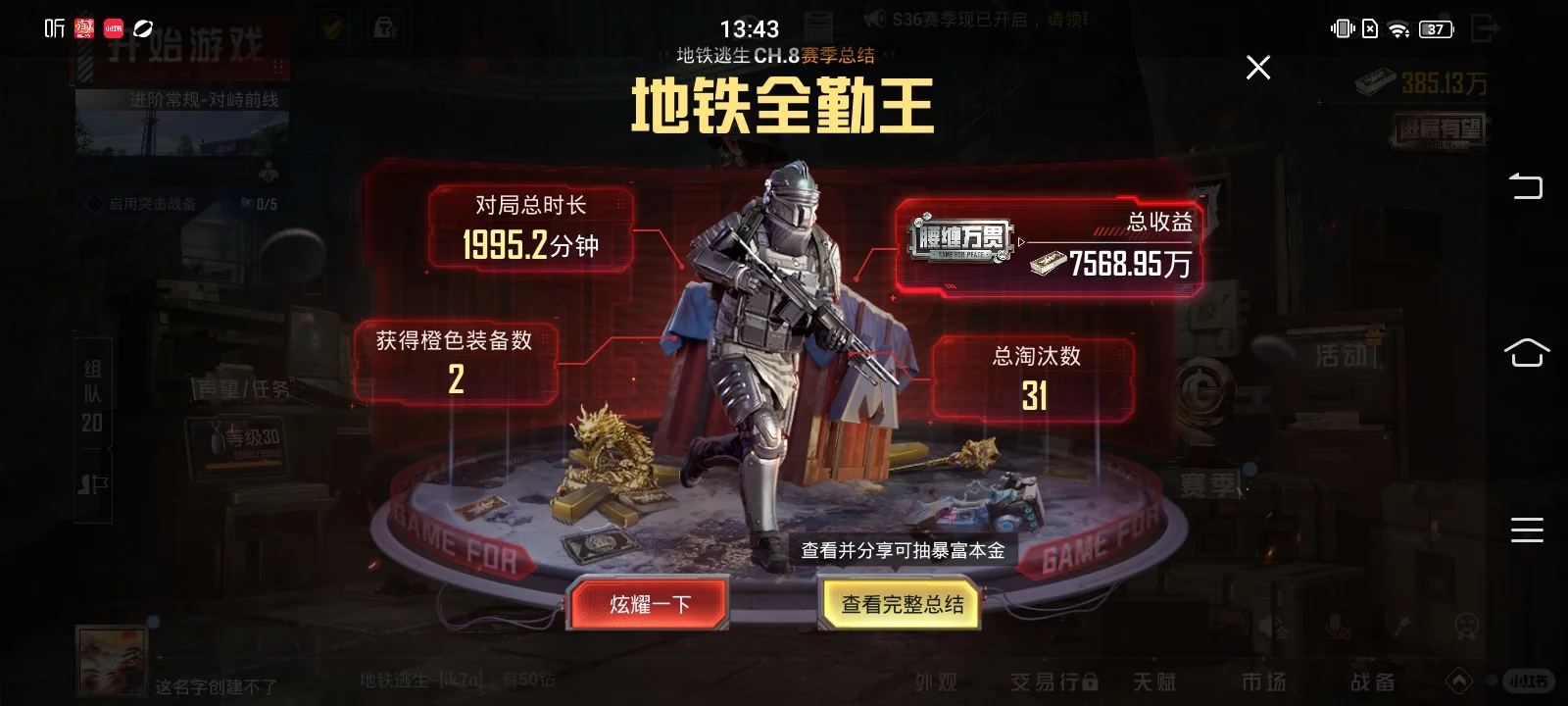Click the 炫耀一下 button
The image size is (1568, 706).
[647, 604]
